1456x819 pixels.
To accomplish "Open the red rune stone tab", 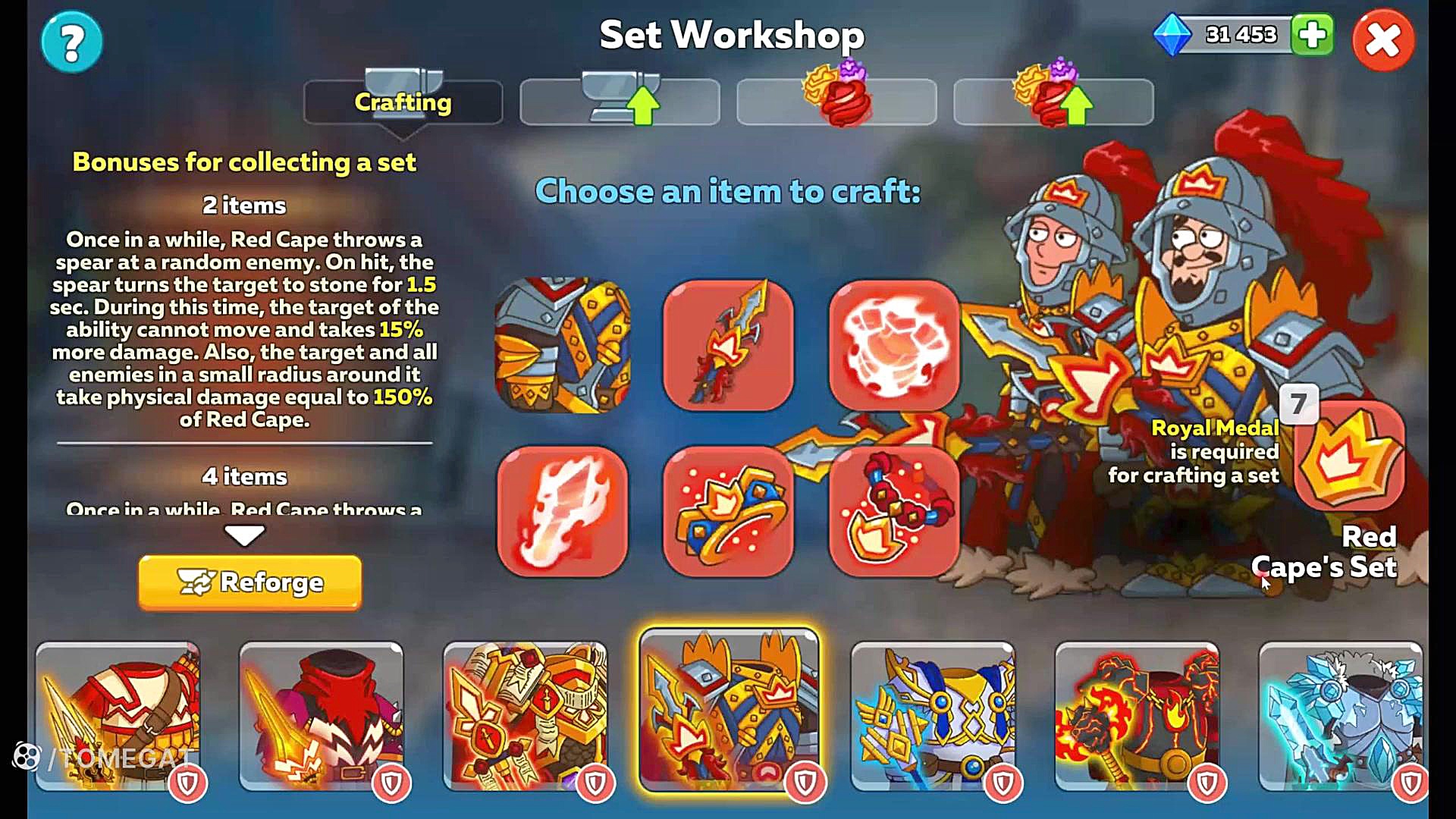I will point(836,102).
